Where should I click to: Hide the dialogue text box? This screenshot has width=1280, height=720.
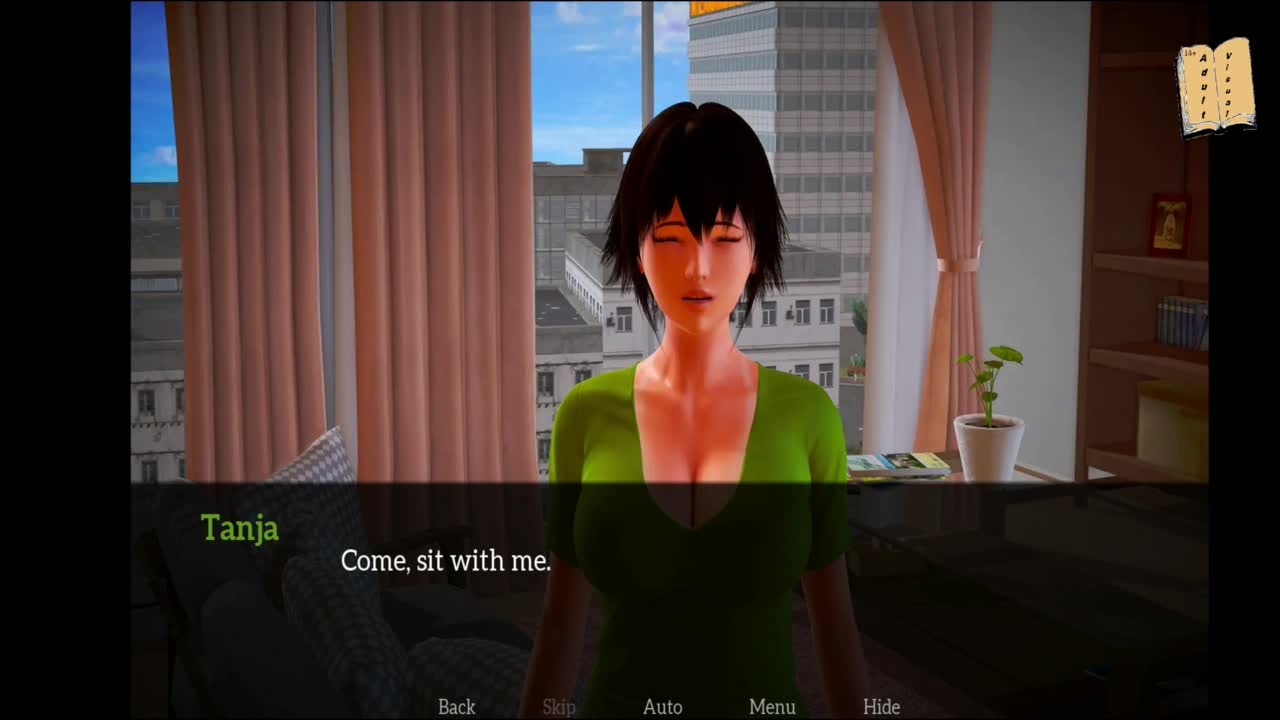coord(881,707)
